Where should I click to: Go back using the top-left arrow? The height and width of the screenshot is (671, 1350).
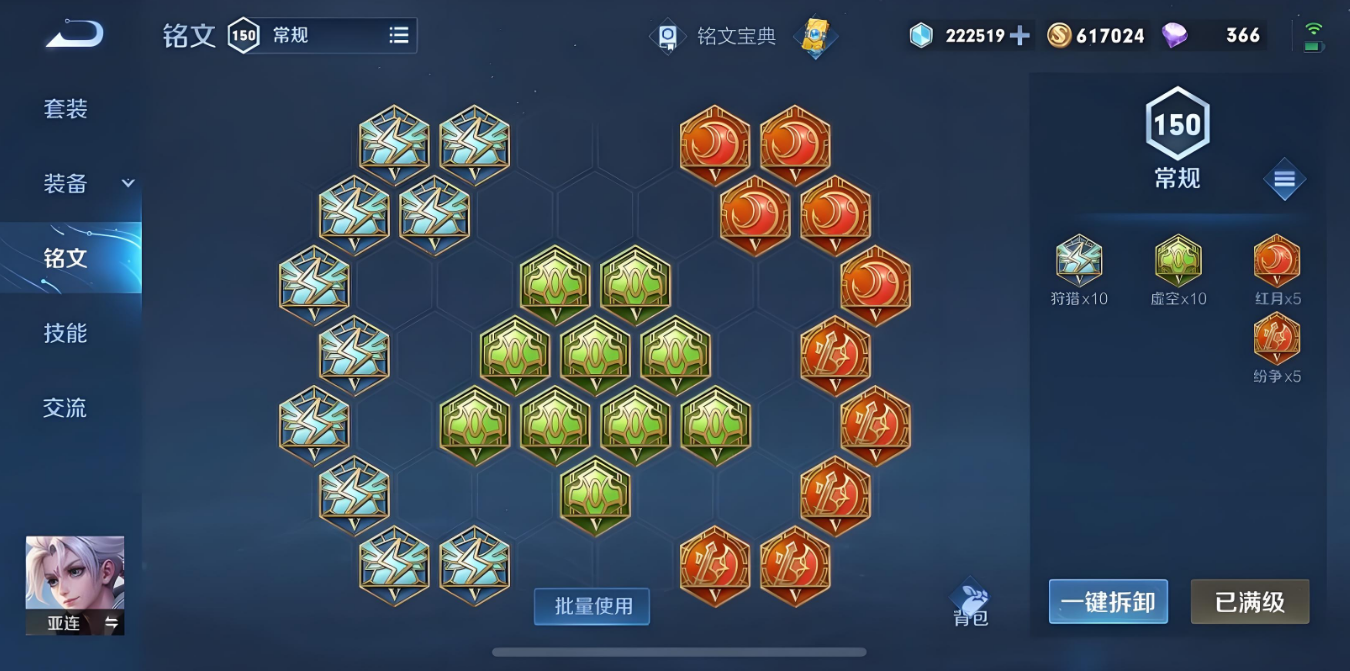click(x=74, y=36)
